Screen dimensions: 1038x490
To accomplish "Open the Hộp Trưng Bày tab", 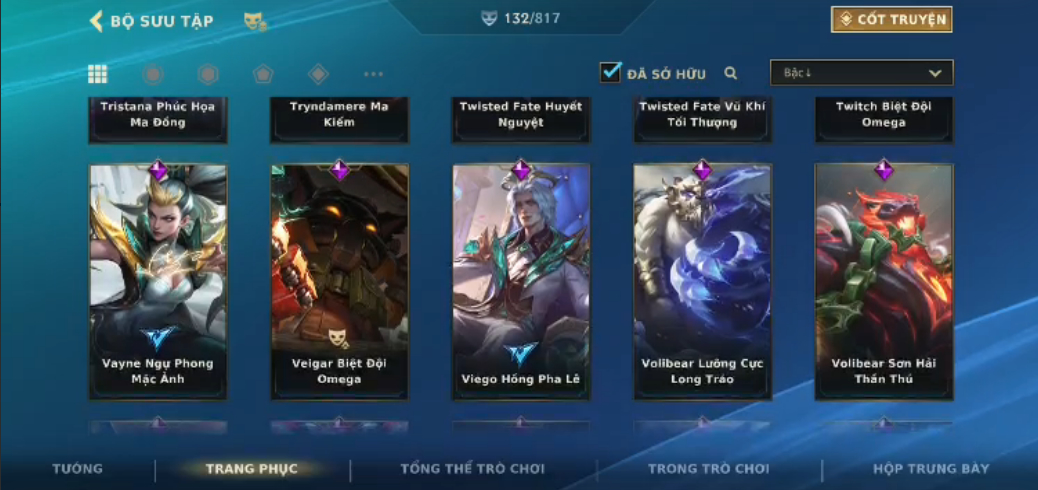I will 931,469.
